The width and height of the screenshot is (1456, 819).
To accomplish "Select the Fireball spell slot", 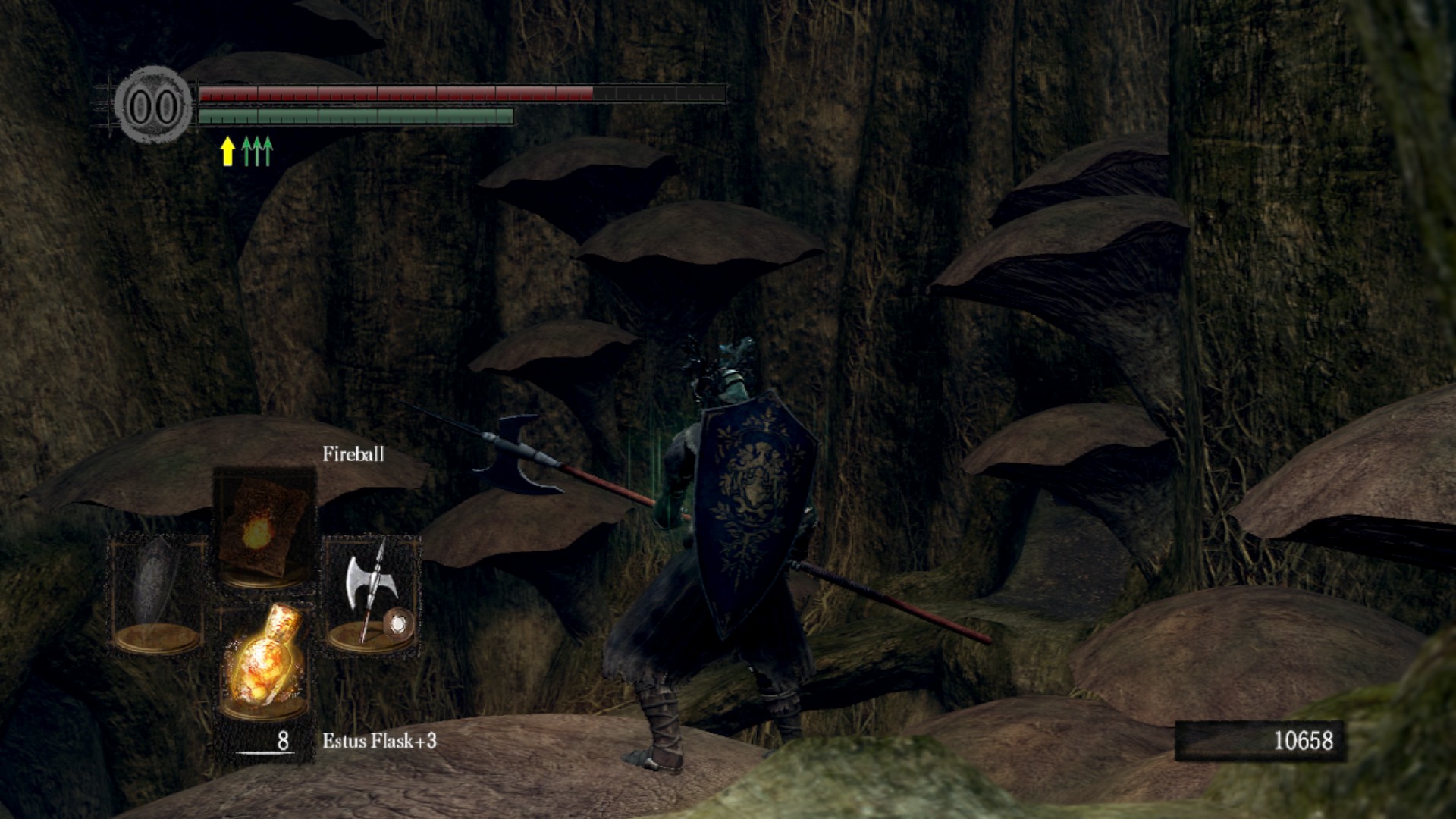I will click(x=264, y=529).
